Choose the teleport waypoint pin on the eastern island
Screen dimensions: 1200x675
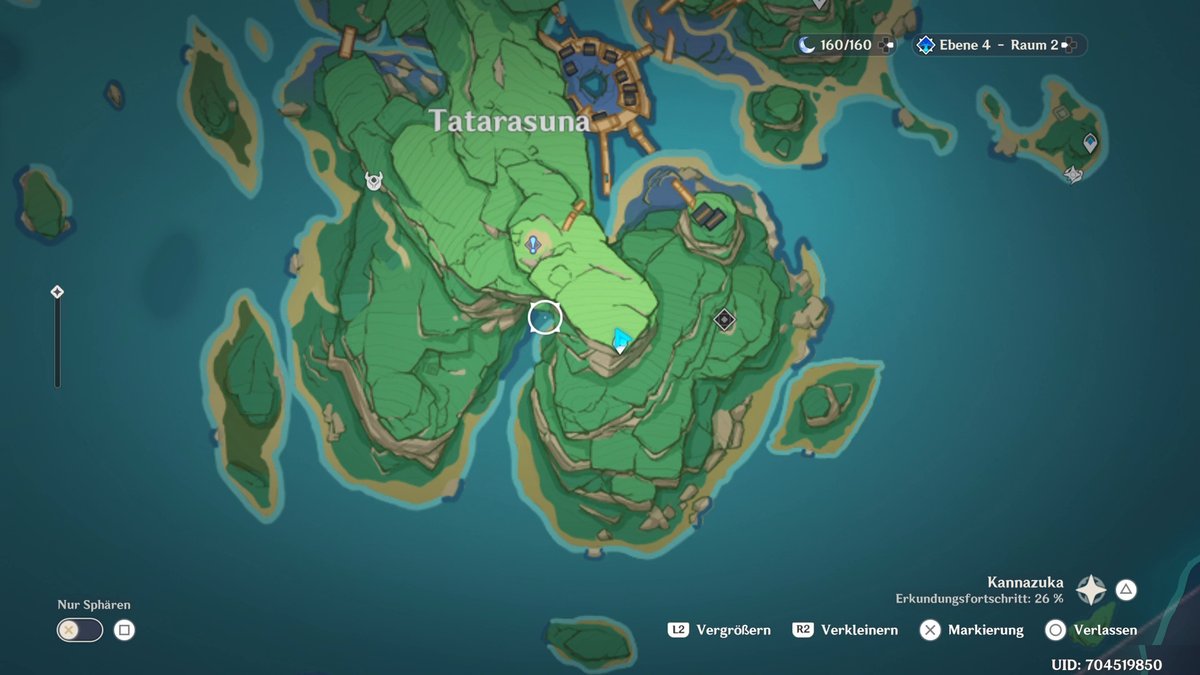(1089, 143)
